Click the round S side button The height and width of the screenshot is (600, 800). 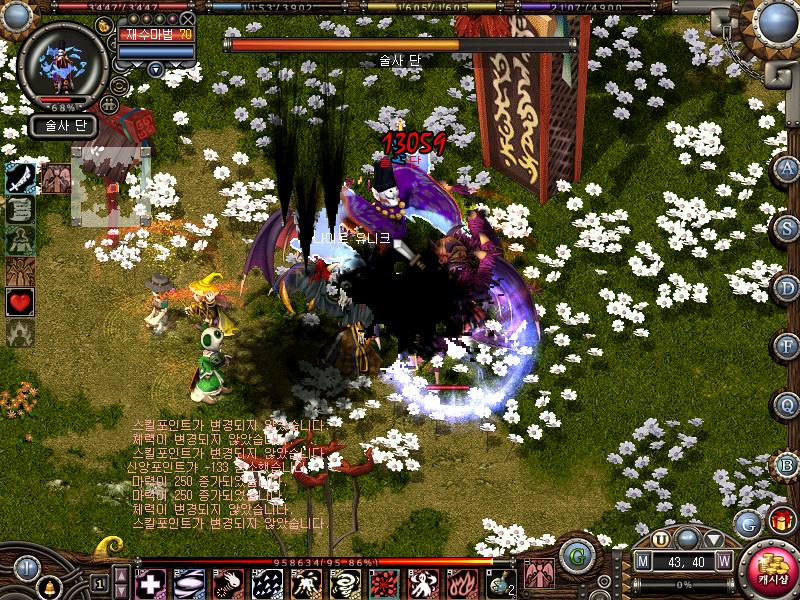[787, 228]
